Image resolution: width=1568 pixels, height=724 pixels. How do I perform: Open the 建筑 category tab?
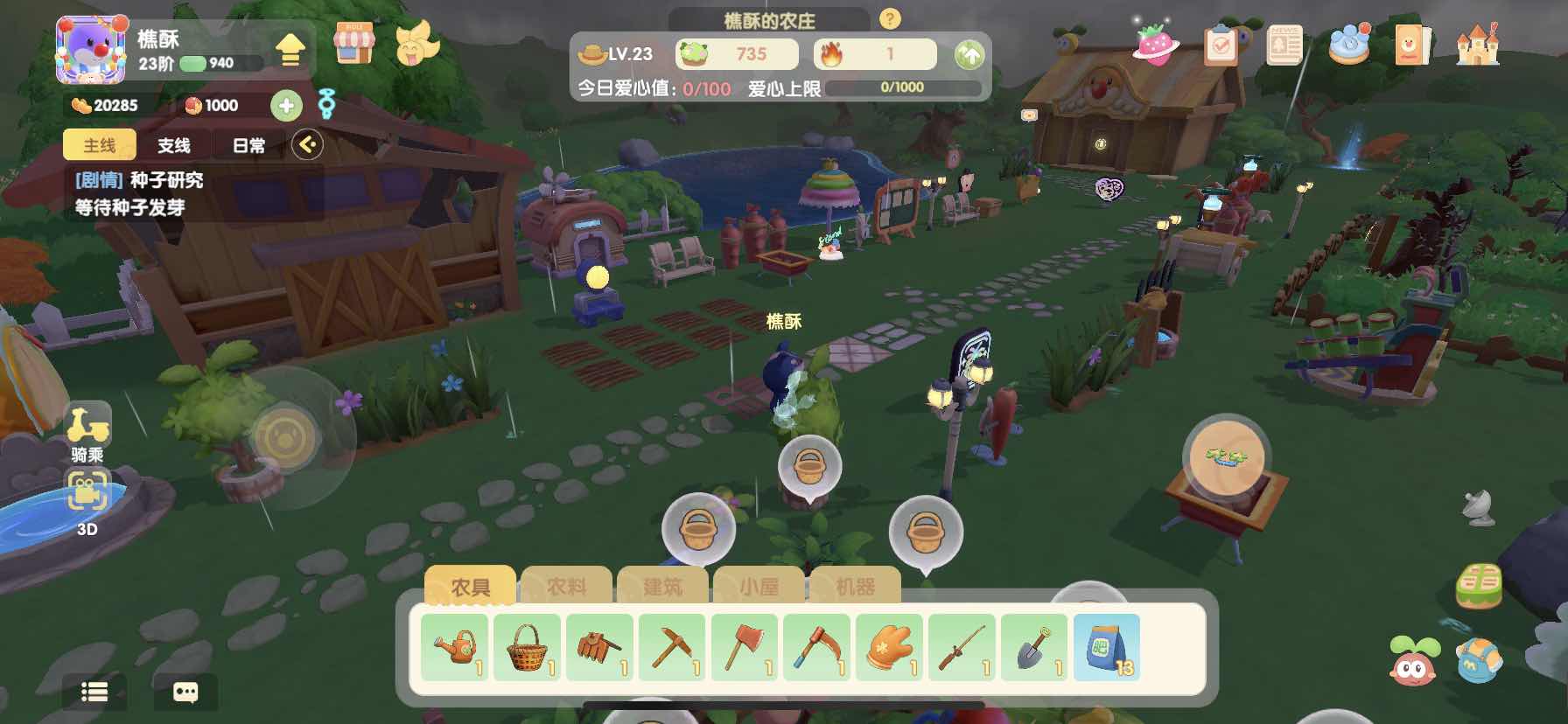click(662, 587)
